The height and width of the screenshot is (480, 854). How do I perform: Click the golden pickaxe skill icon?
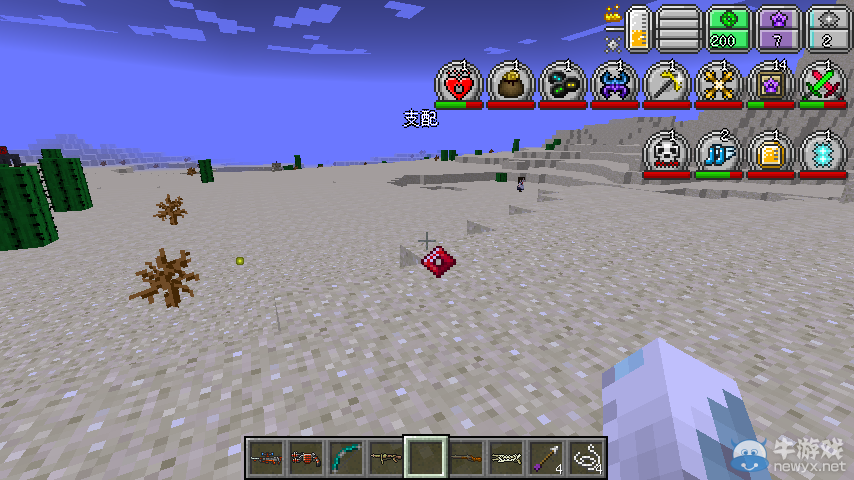click(x=667, y=83)
